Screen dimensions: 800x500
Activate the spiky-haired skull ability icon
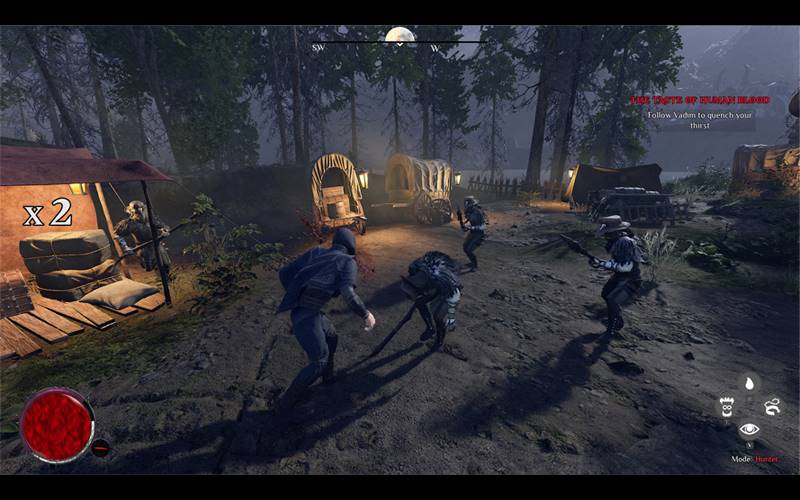727,406
